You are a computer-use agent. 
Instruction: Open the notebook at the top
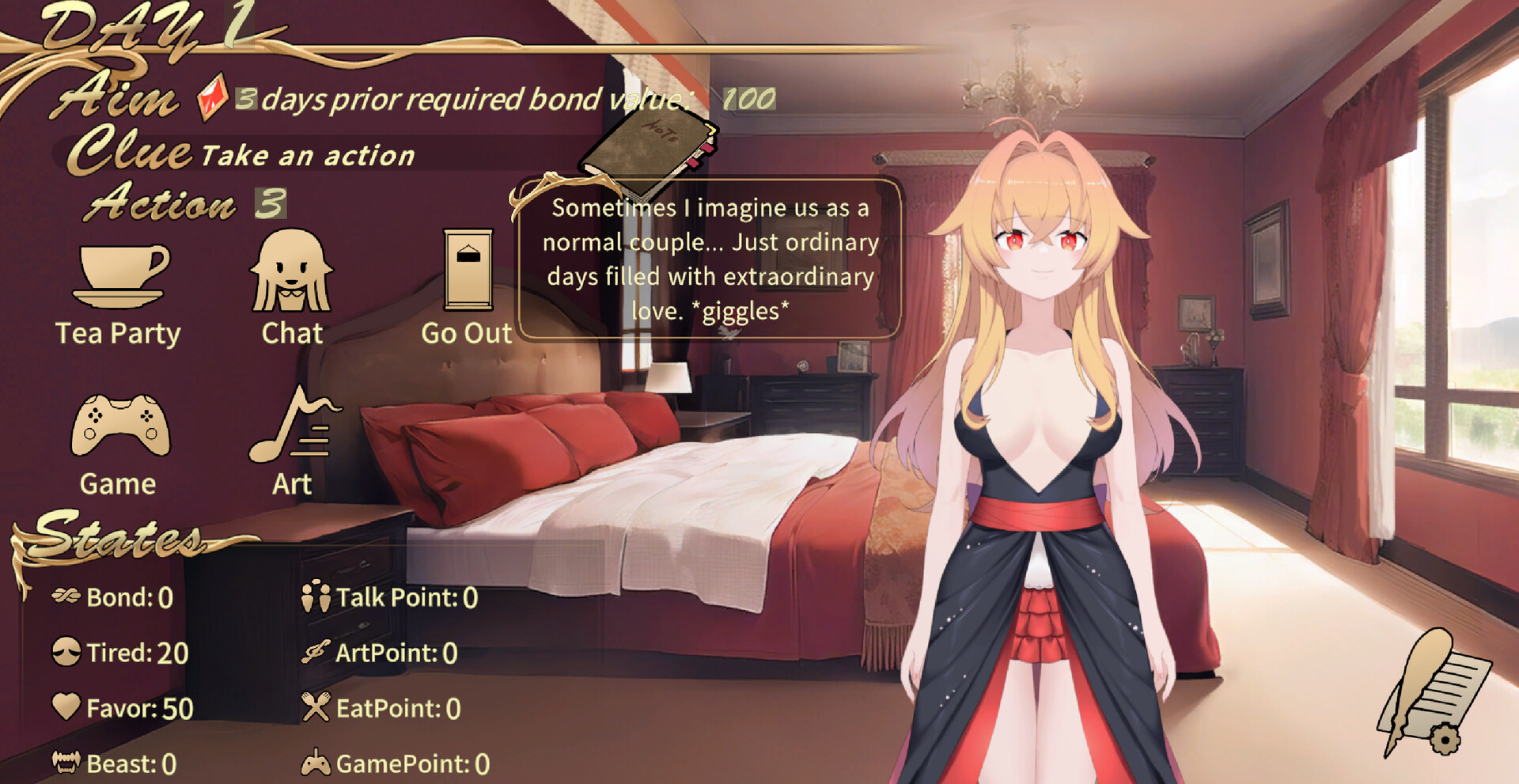pyautogui.click(x=649, y=150)
